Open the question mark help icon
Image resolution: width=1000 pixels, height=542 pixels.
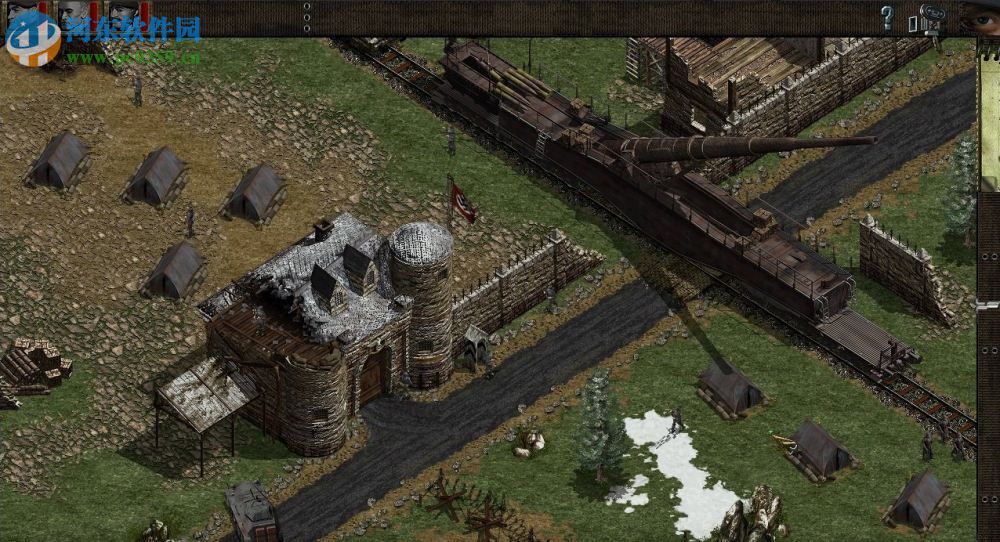[x=886, y=17]
